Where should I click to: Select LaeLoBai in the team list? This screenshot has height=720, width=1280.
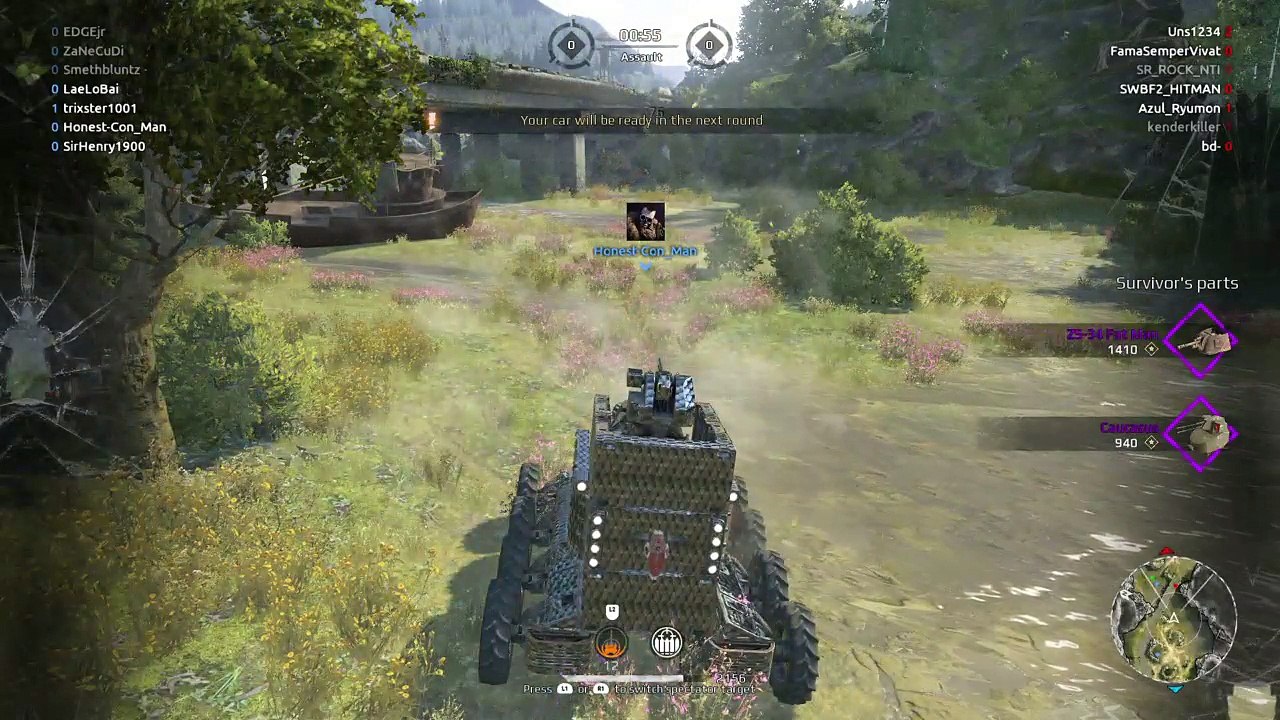[90, 89]
